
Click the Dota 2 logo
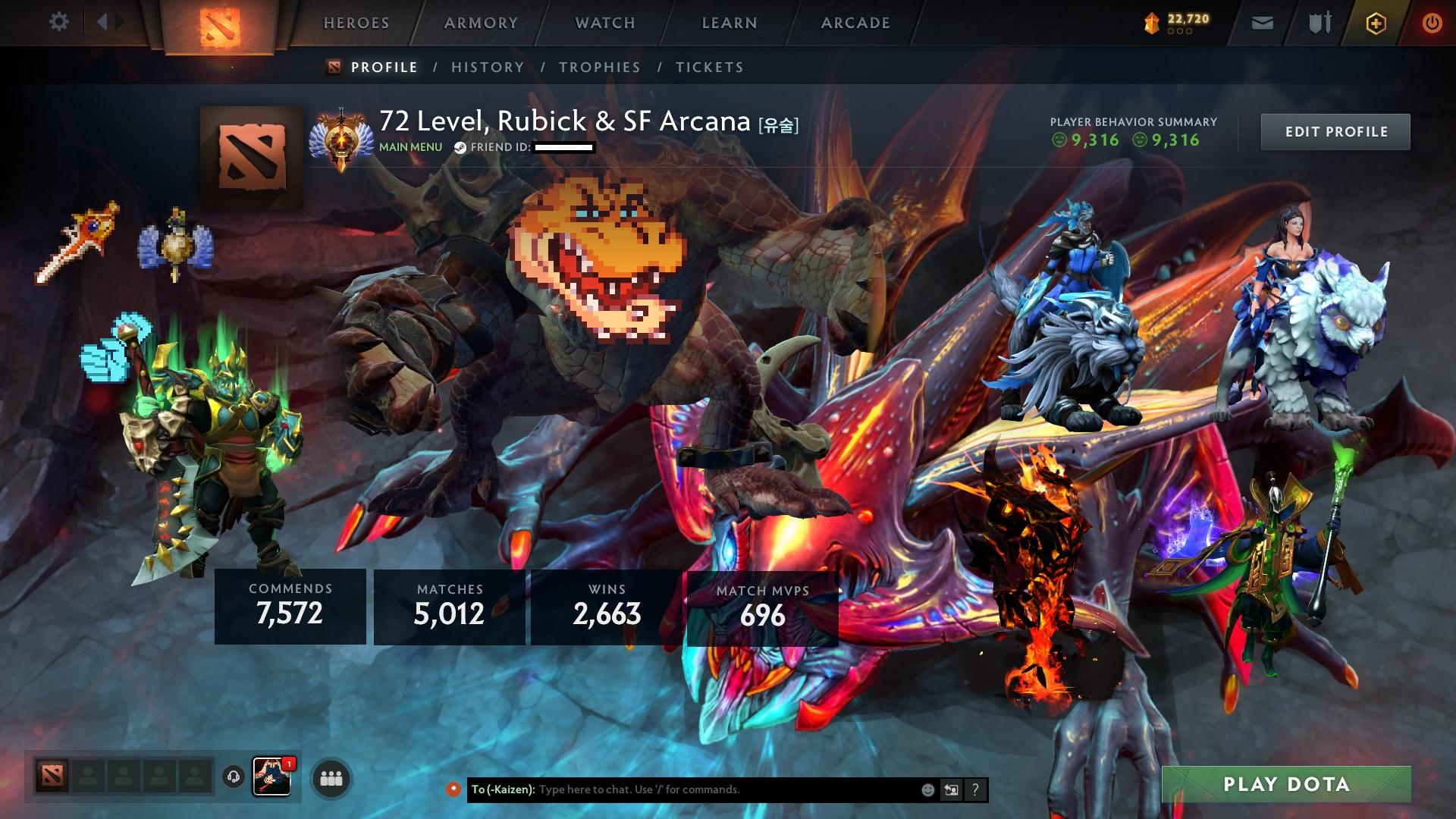coord(220,22)
